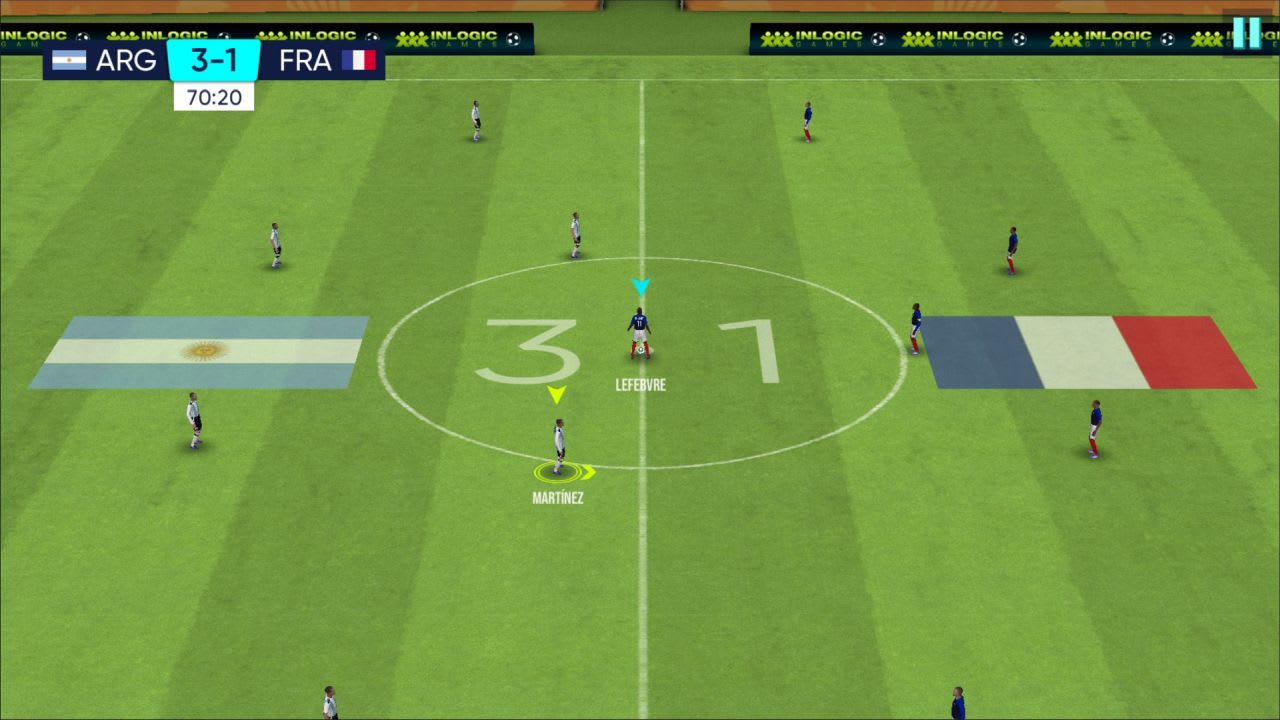Screen dimensions: 1280x720
Task: Click the large France flag painted on the pitch
Action: pos(1090,352)
